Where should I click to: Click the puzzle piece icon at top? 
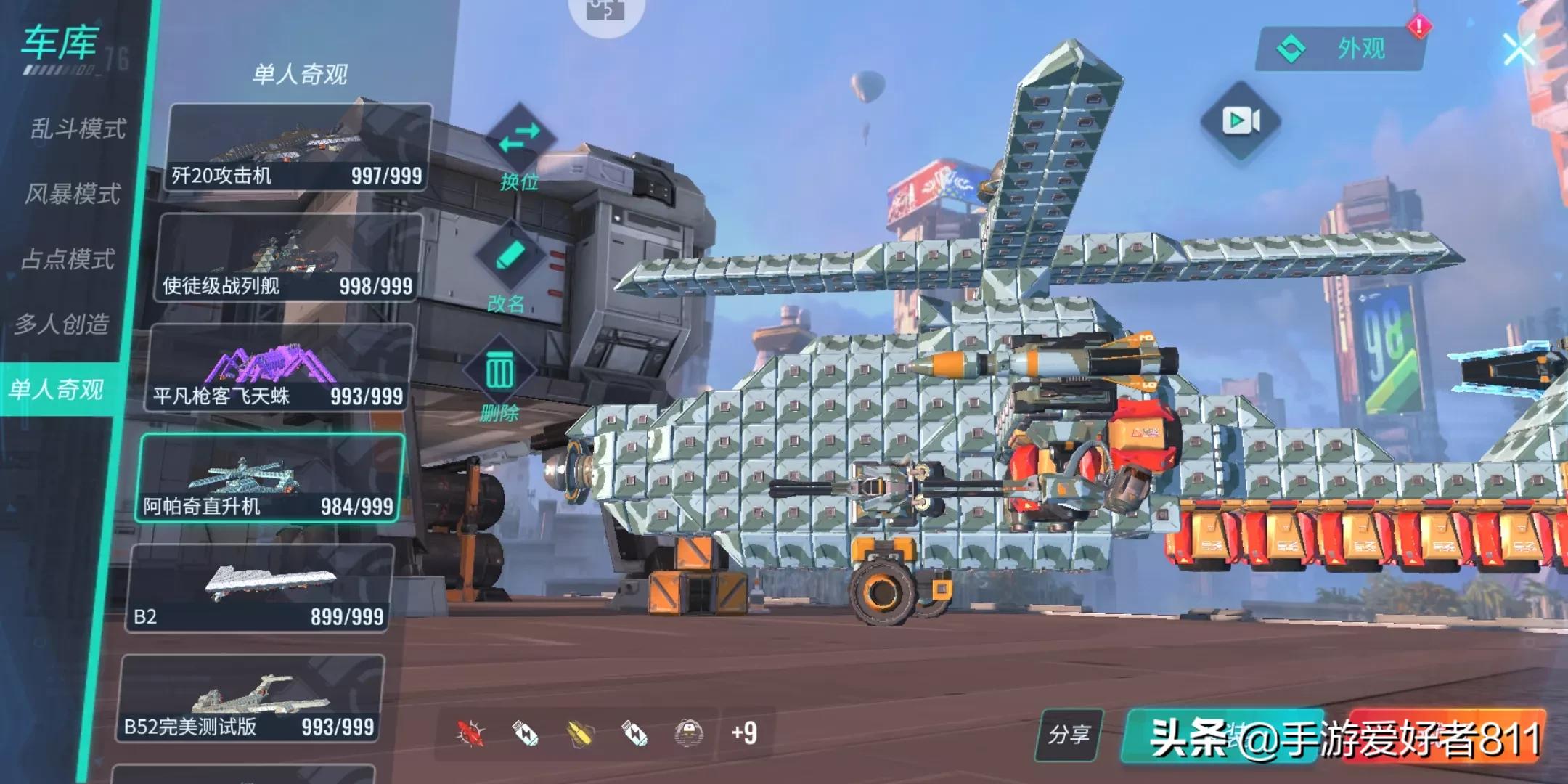(605, 11)
